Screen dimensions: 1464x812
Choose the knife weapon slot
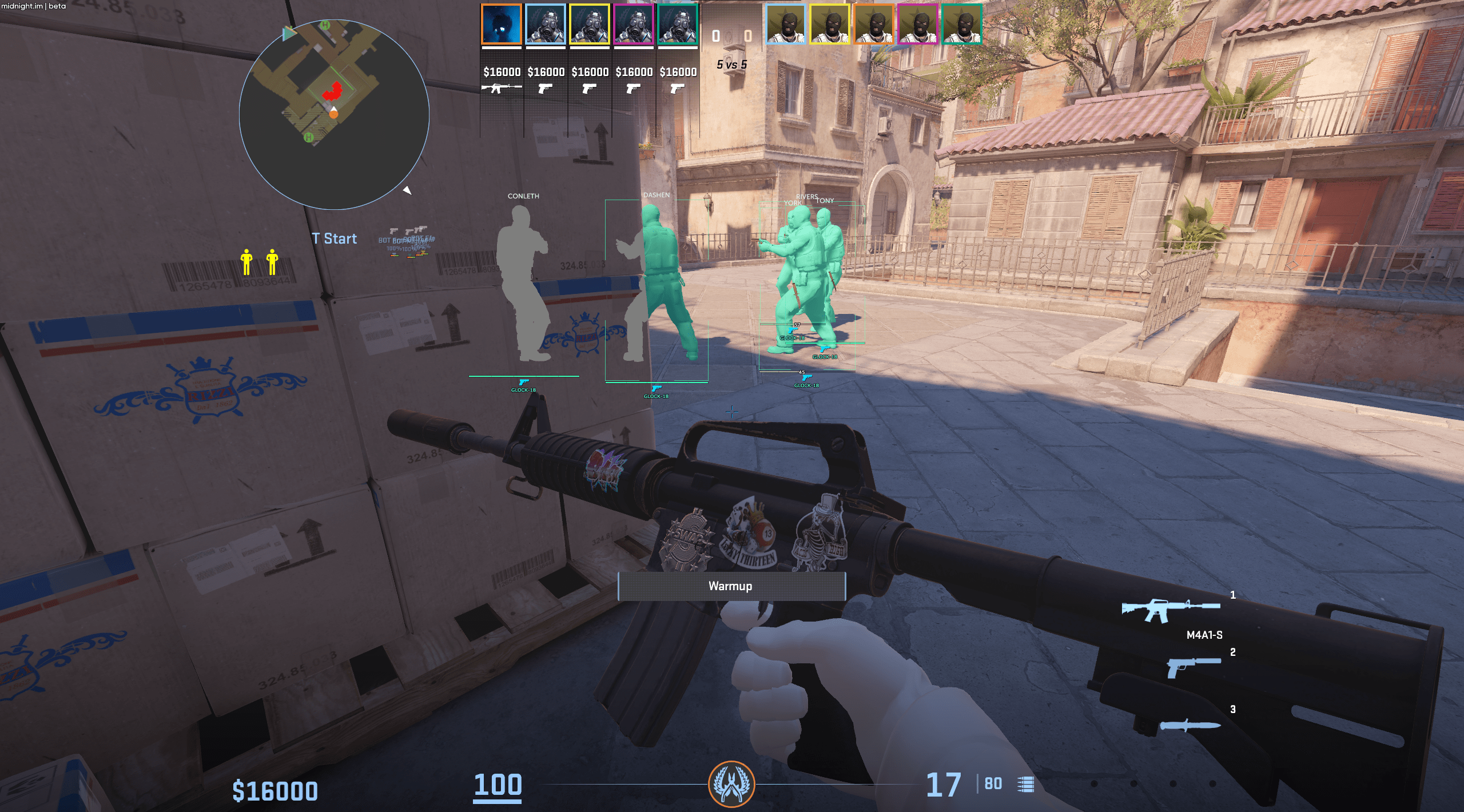[x=1189, y=725]
